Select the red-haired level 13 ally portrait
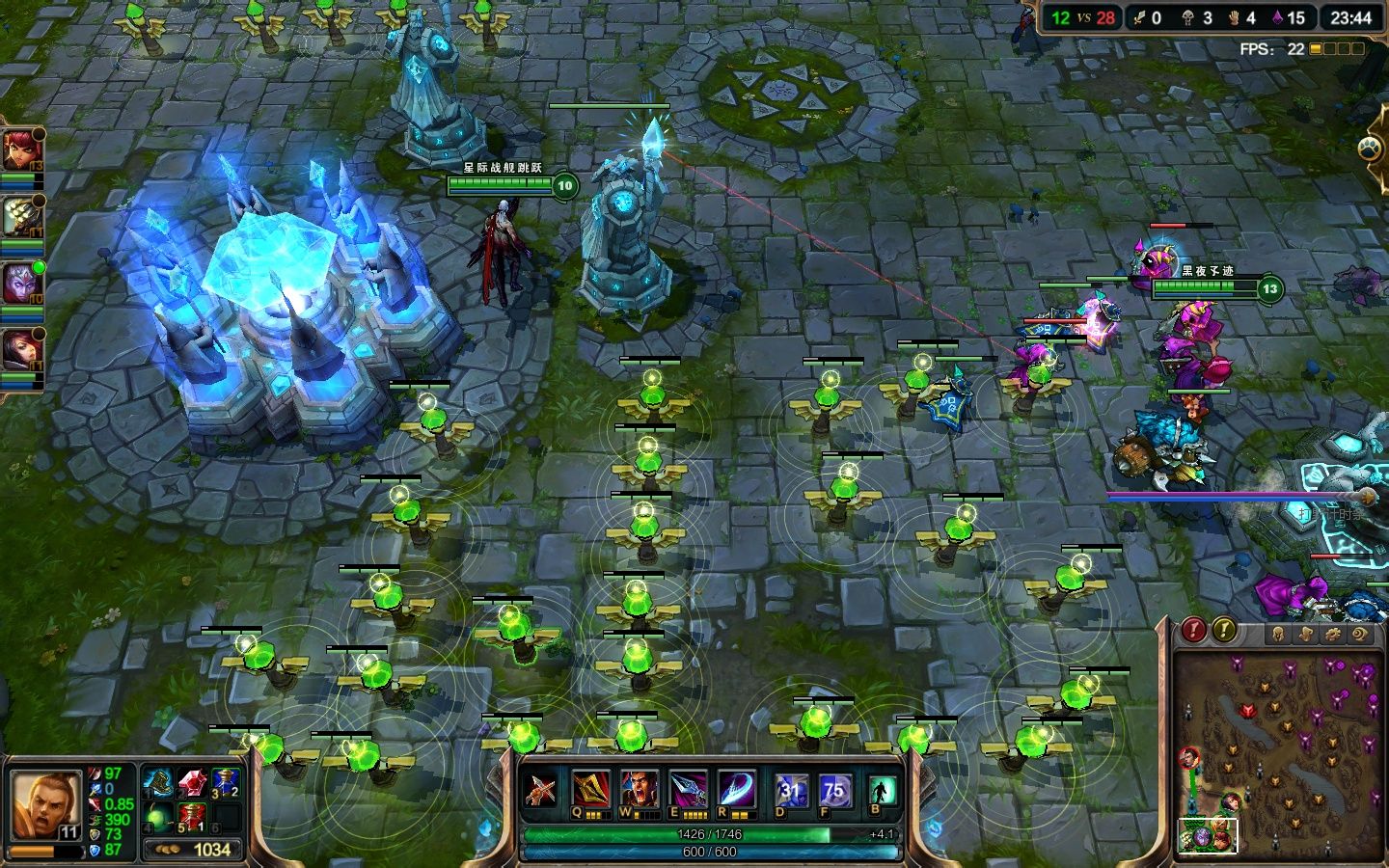This screenshot has height=868, width=1389. click(x=20, y=151)
